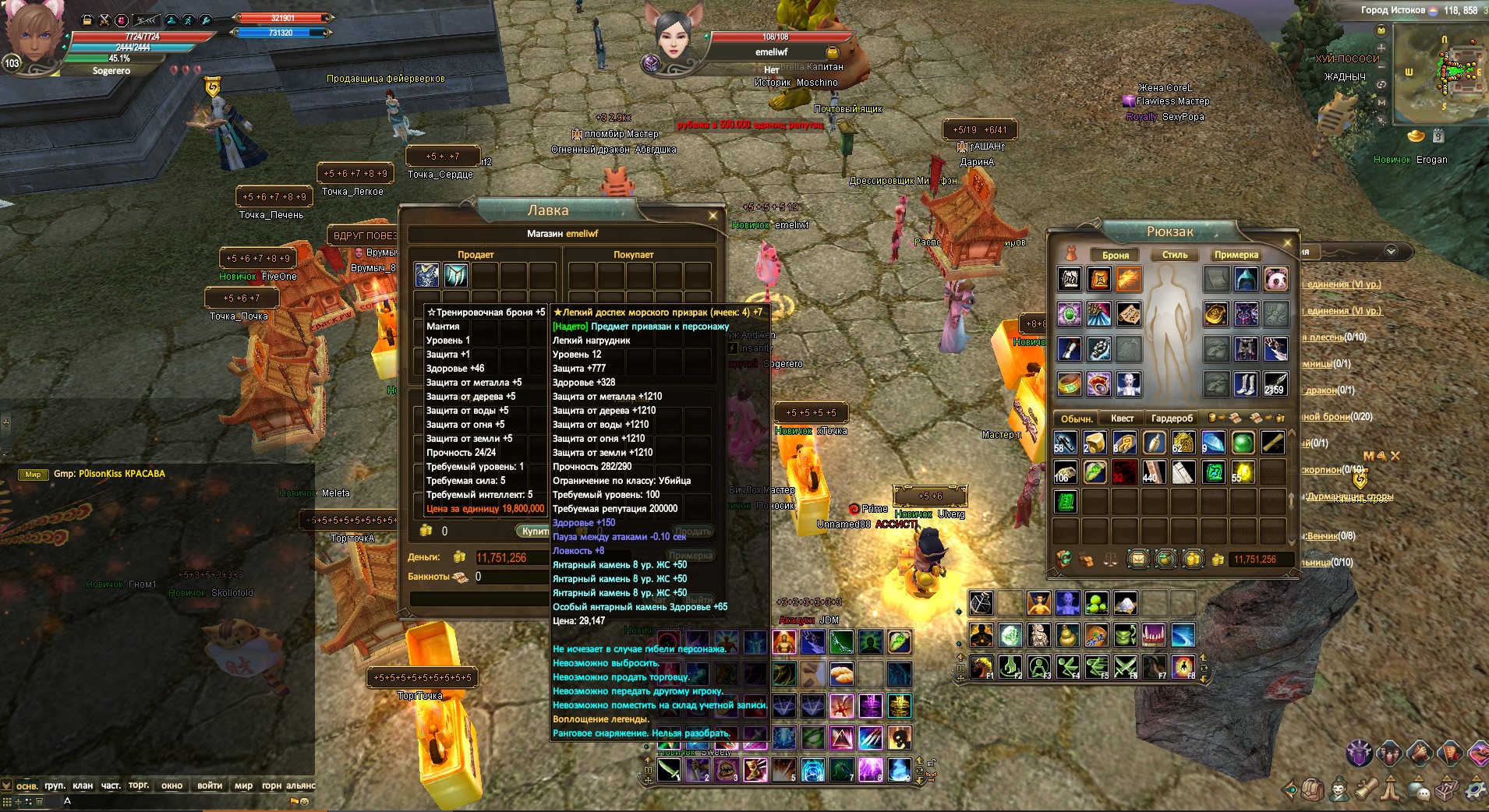Close the Лавка shop window
Screen dimensions: 1489x812
coord(713,215)
